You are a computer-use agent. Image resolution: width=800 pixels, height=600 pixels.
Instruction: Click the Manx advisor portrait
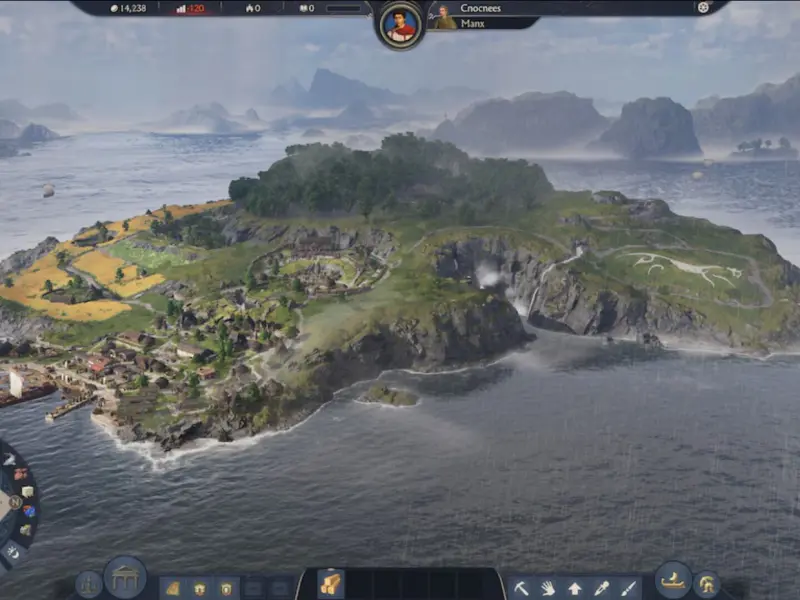tap(445, 17)
